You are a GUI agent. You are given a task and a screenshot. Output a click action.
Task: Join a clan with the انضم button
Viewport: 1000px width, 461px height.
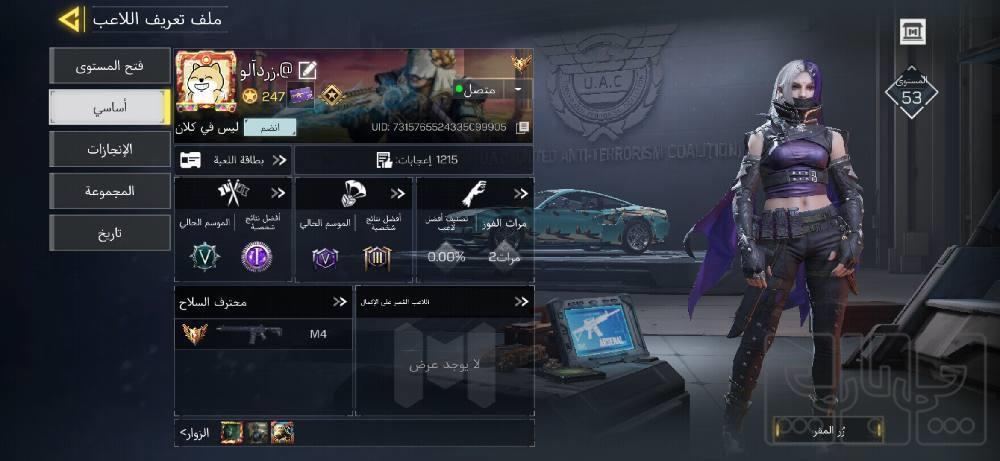point(277,128)
